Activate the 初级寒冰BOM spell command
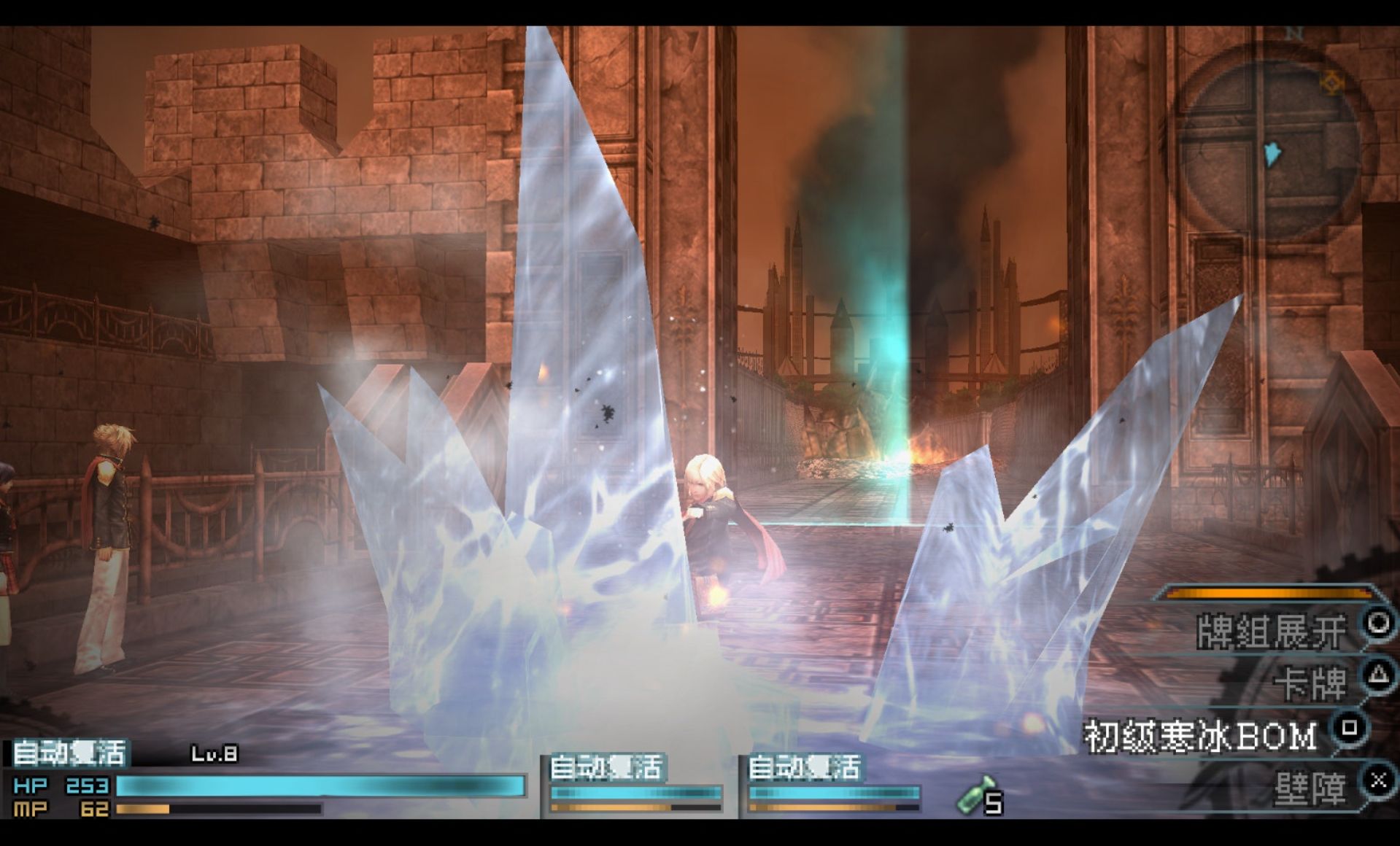Viewport: 1400px width, 846px height. (x=1201, y=735)
